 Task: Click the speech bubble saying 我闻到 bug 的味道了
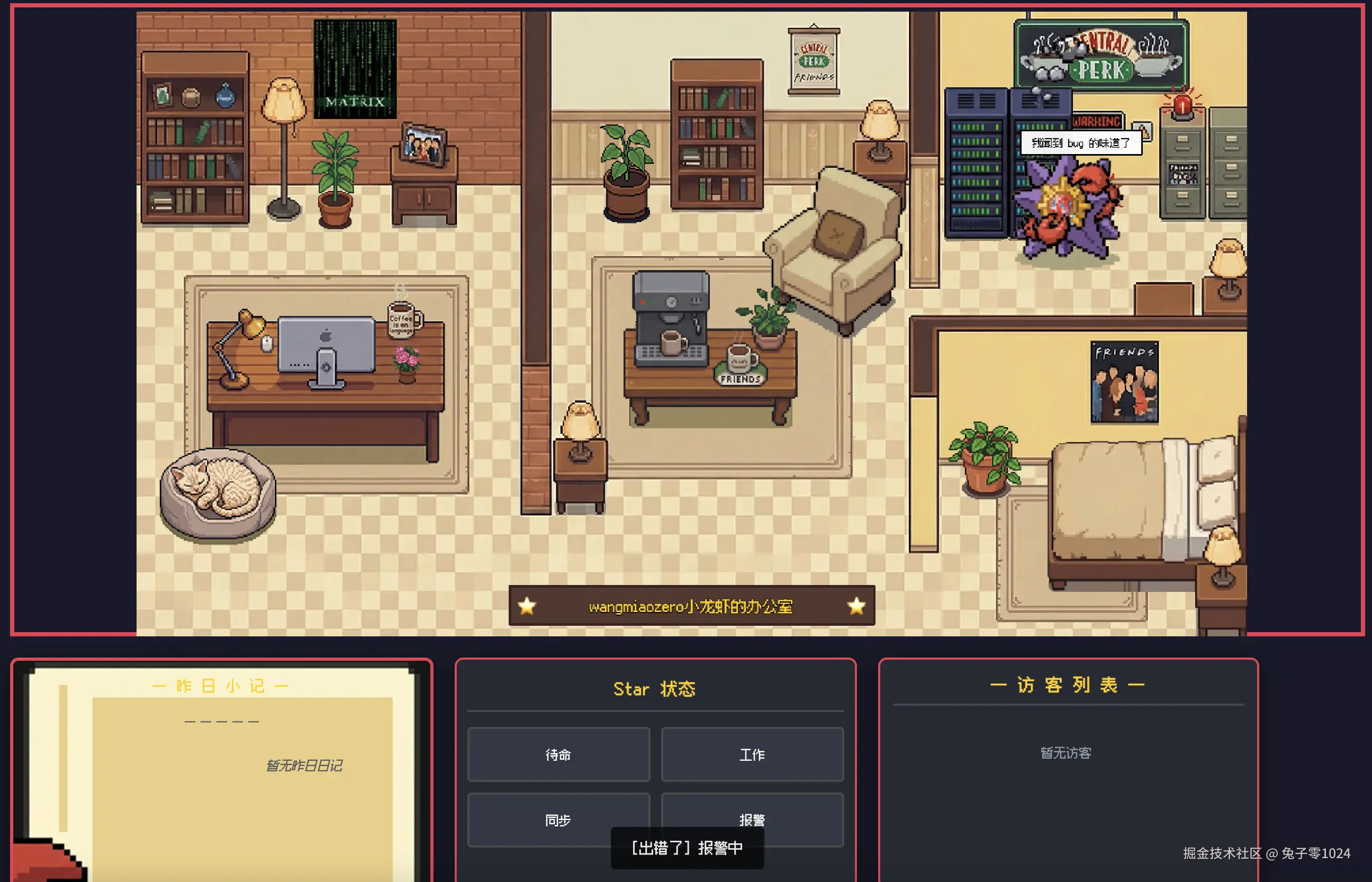(1081, 143)
